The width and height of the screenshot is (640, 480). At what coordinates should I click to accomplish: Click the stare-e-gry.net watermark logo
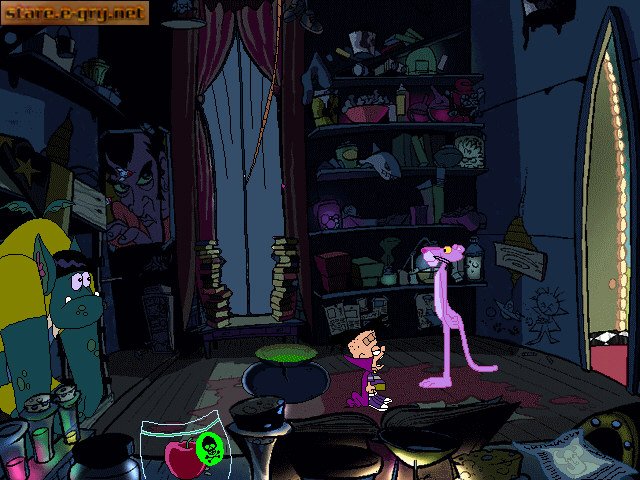click(75, 12)
